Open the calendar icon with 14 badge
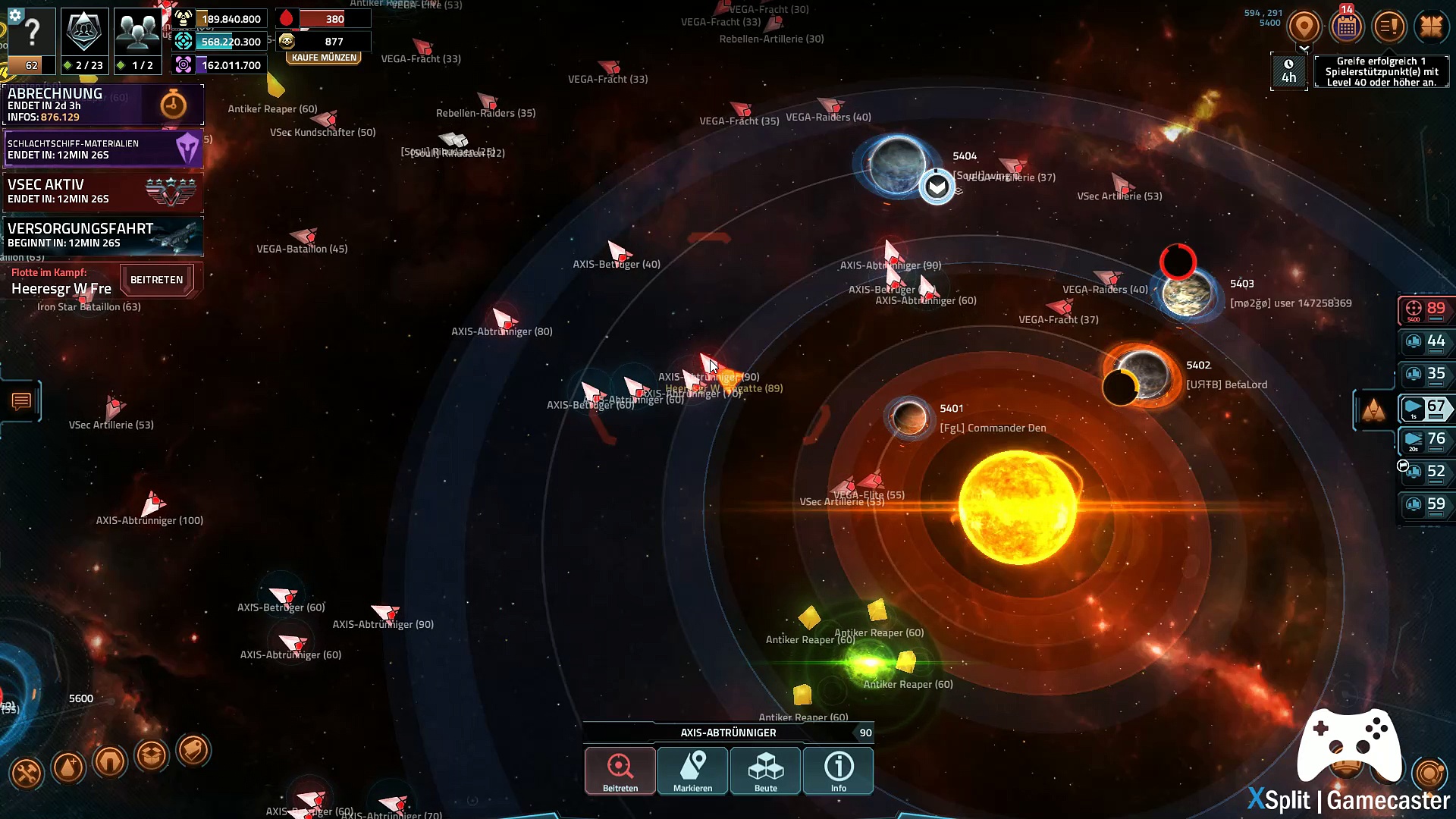 point(1347,27)
